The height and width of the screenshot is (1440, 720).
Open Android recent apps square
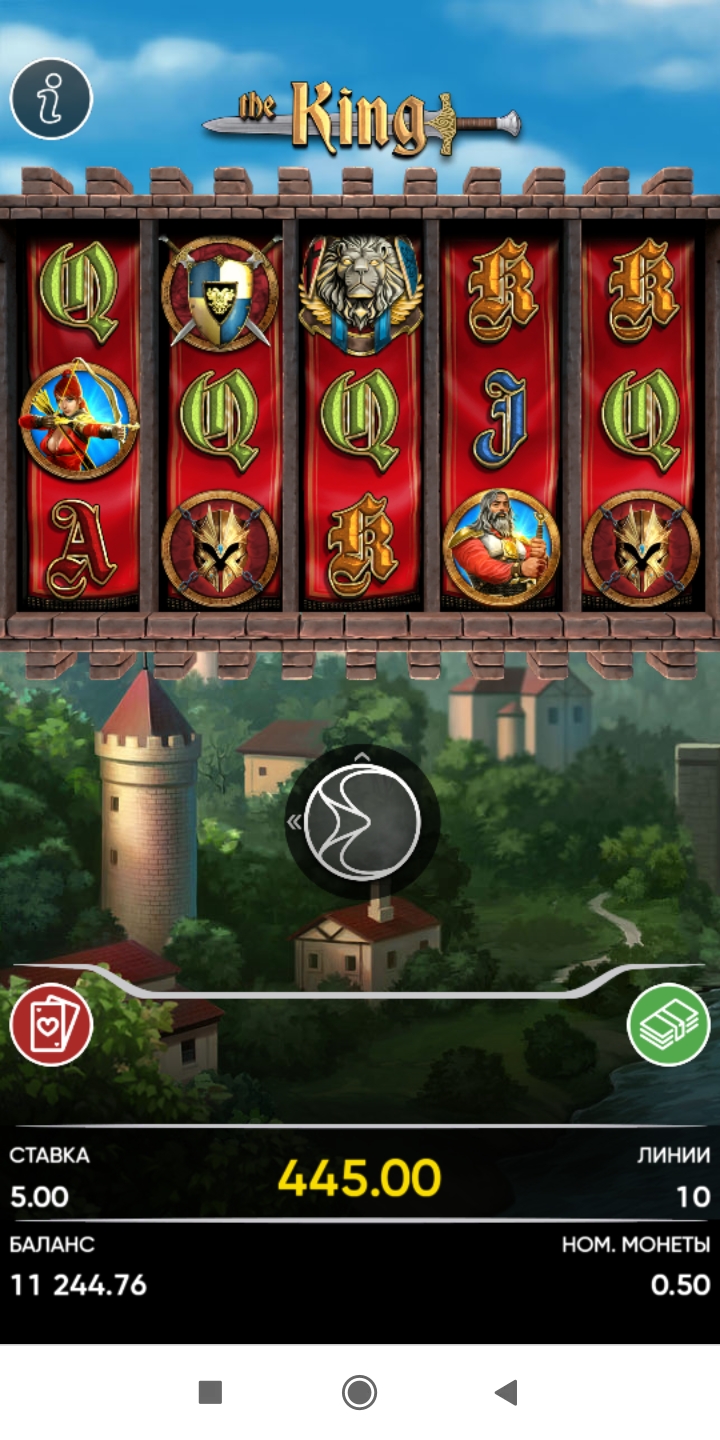[210, 1392]
